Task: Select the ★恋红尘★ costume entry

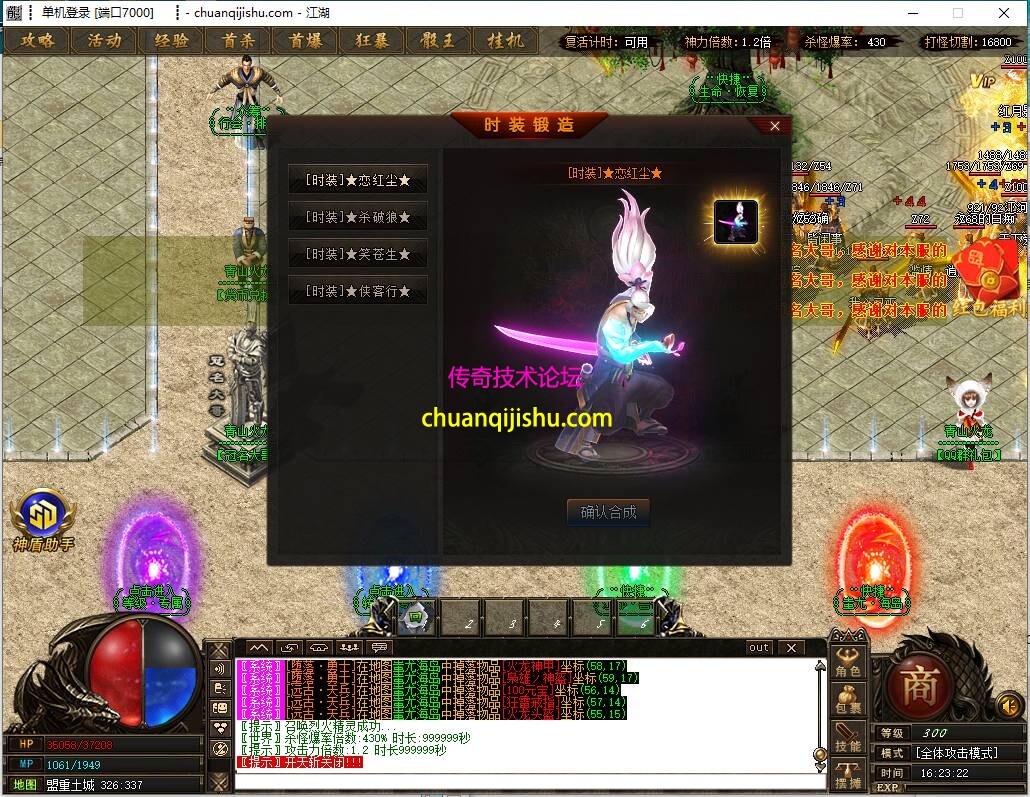Action: (x=358, y=180)
